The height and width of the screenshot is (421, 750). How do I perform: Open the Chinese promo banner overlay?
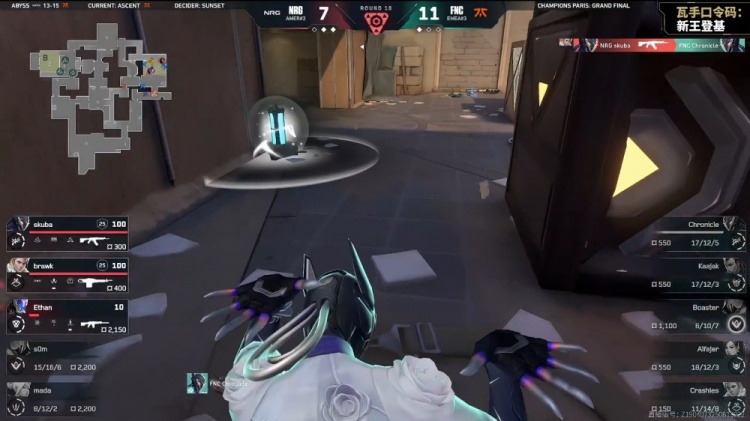point(702,16)
